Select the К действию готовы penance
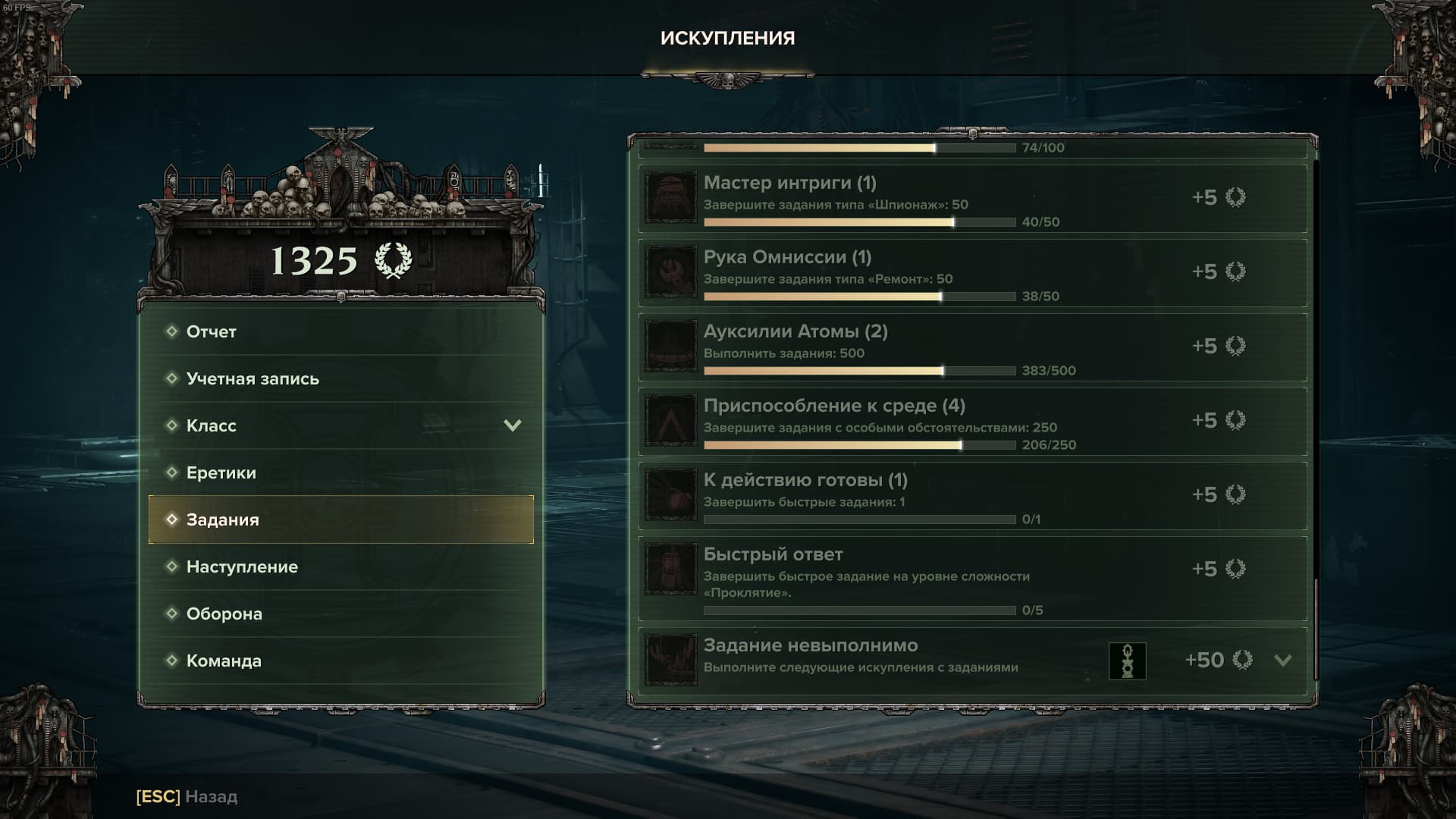This screenshot has height=819, width=1456. pos(972,496)
